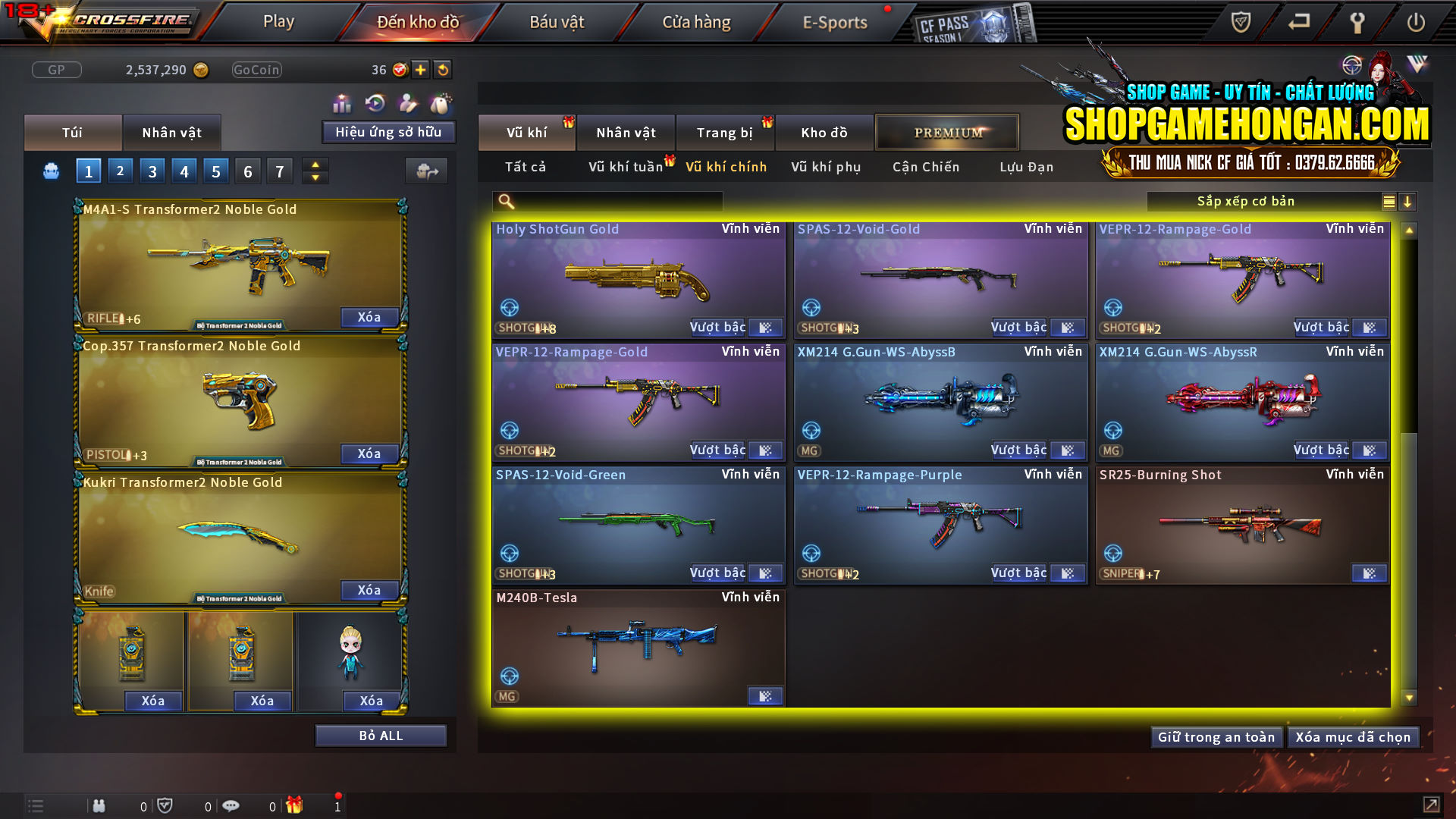Switch to the Vũ khí phụ tab

[824, 167]
